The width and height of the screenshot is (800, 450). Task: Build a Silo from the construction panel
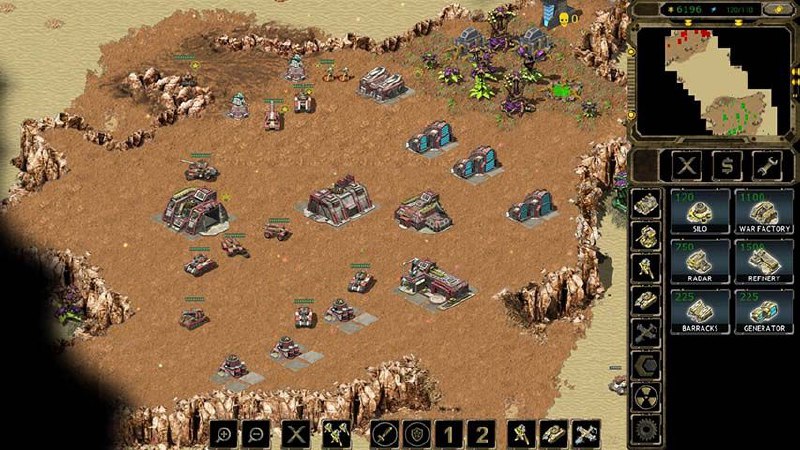pyautogui.click(x=698, y=212)
